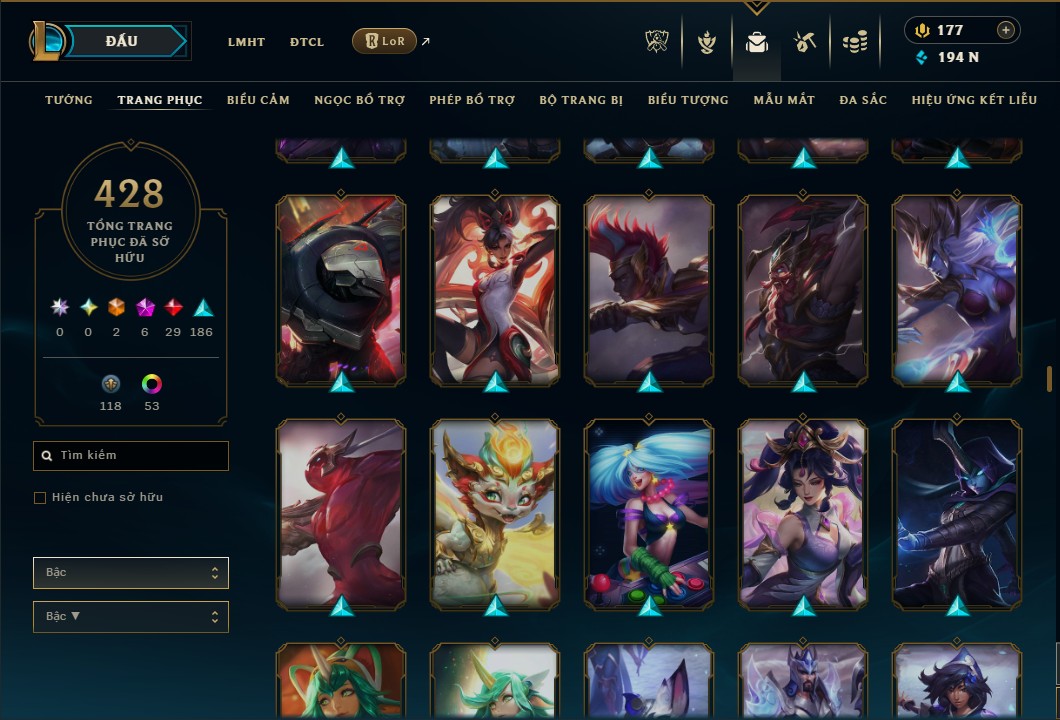Image resolution: width=1060 pixels, height=720 pixels.
Task: Open the TƯỚNG champions tab
Action: 69,100
